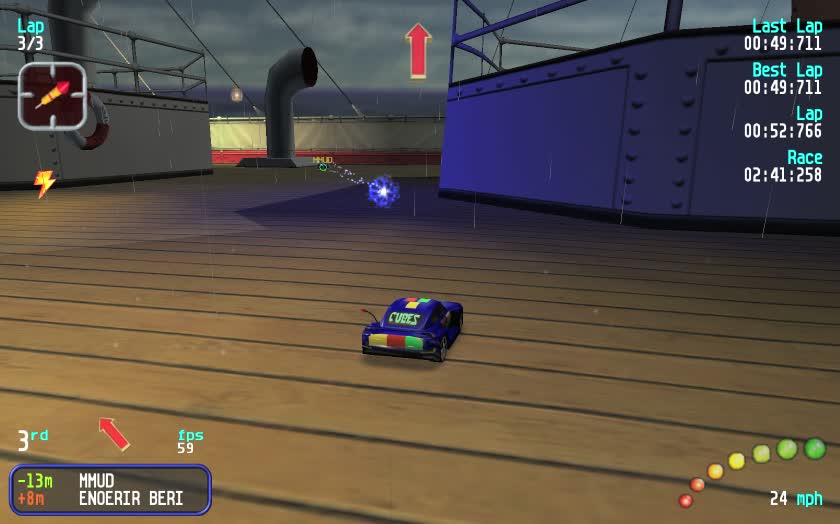Click the MMUD row in the gap panel
Image resolution: width=840 pixels, height=524 pixels.
(x=110, y=481)
